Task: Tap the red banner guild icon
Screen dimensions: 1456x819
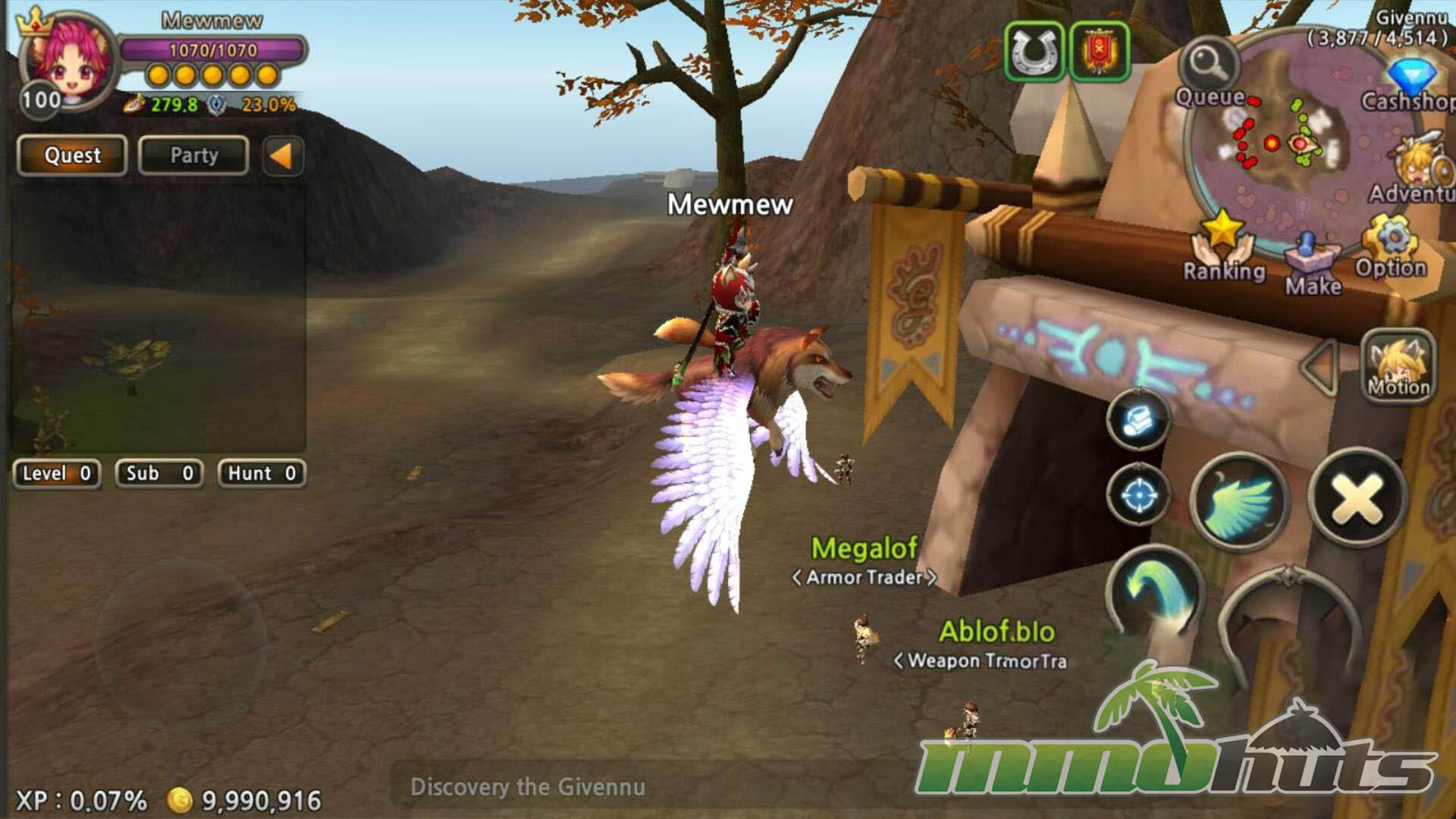Action: coord(1099,52)
